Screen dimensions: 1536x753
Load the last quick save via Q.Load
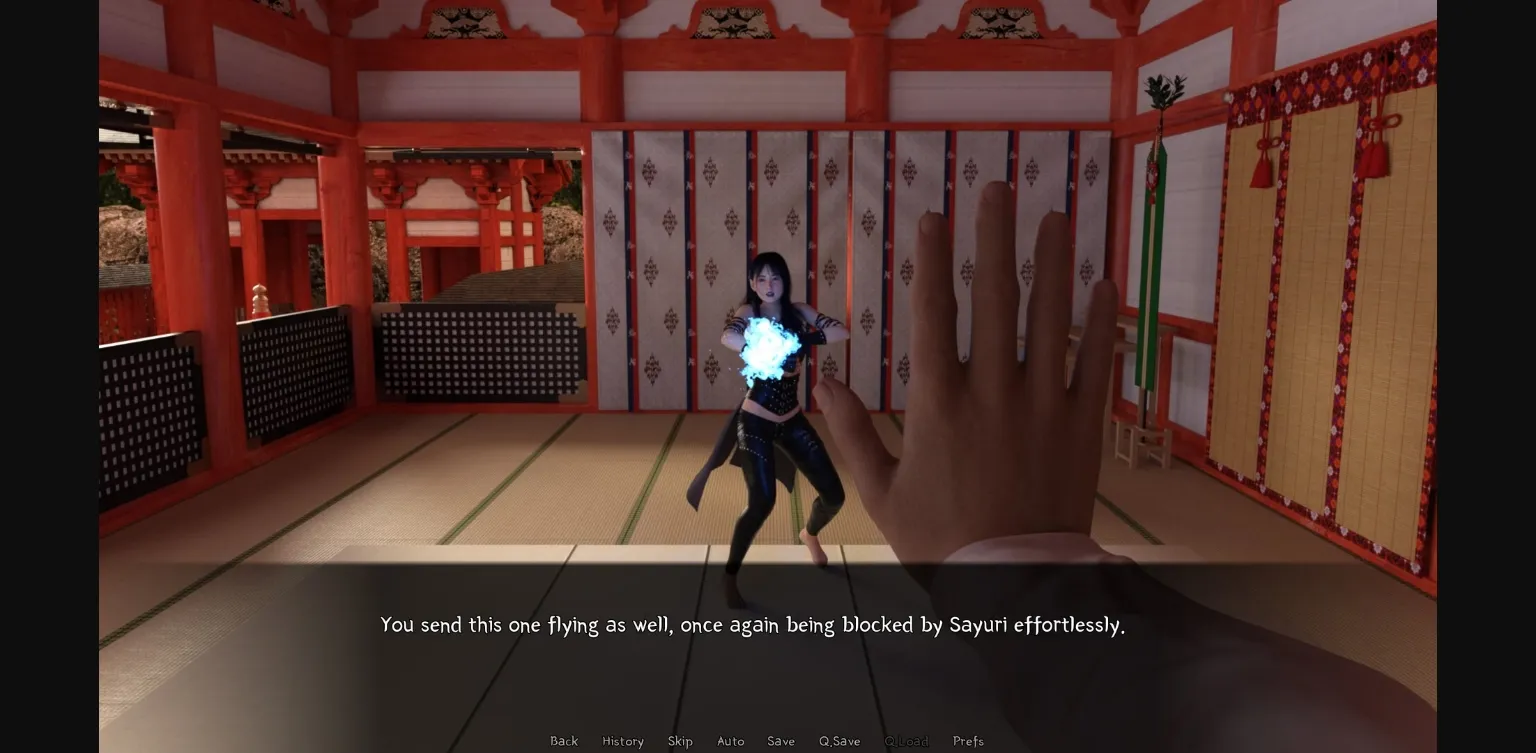tap(906, 741)
